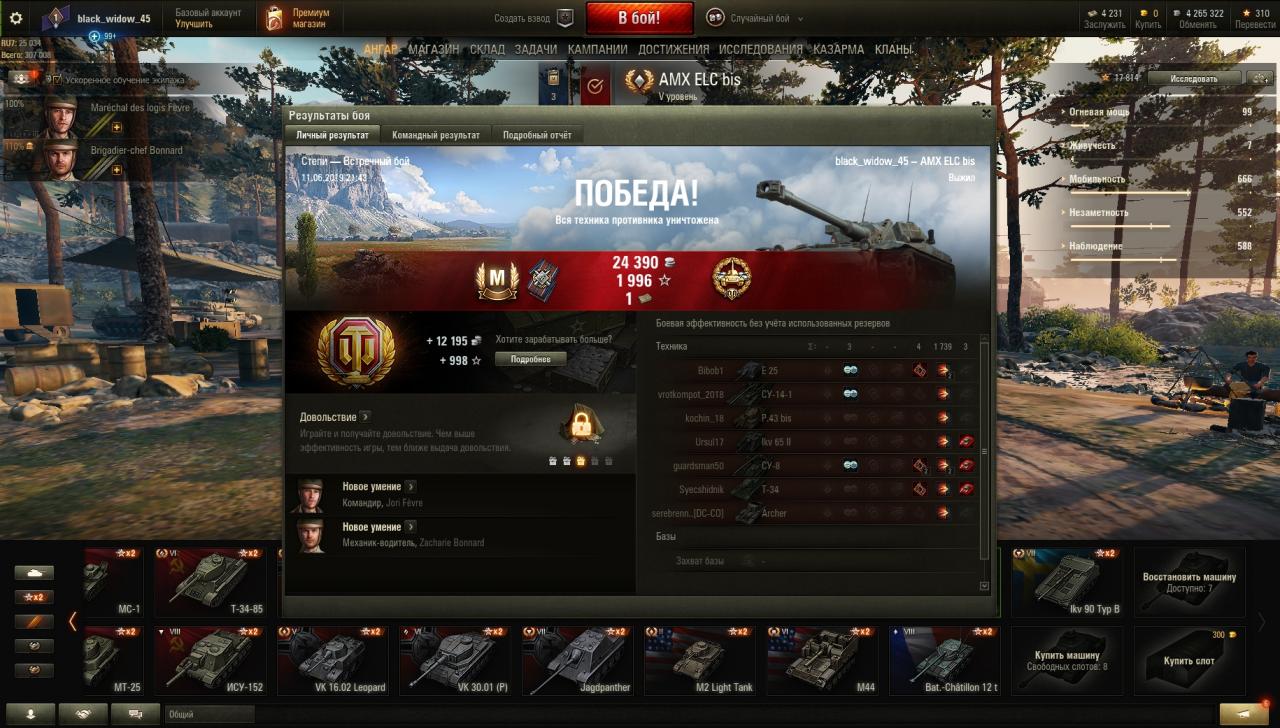Open the gear settings menu

click(x=16, y=18)
